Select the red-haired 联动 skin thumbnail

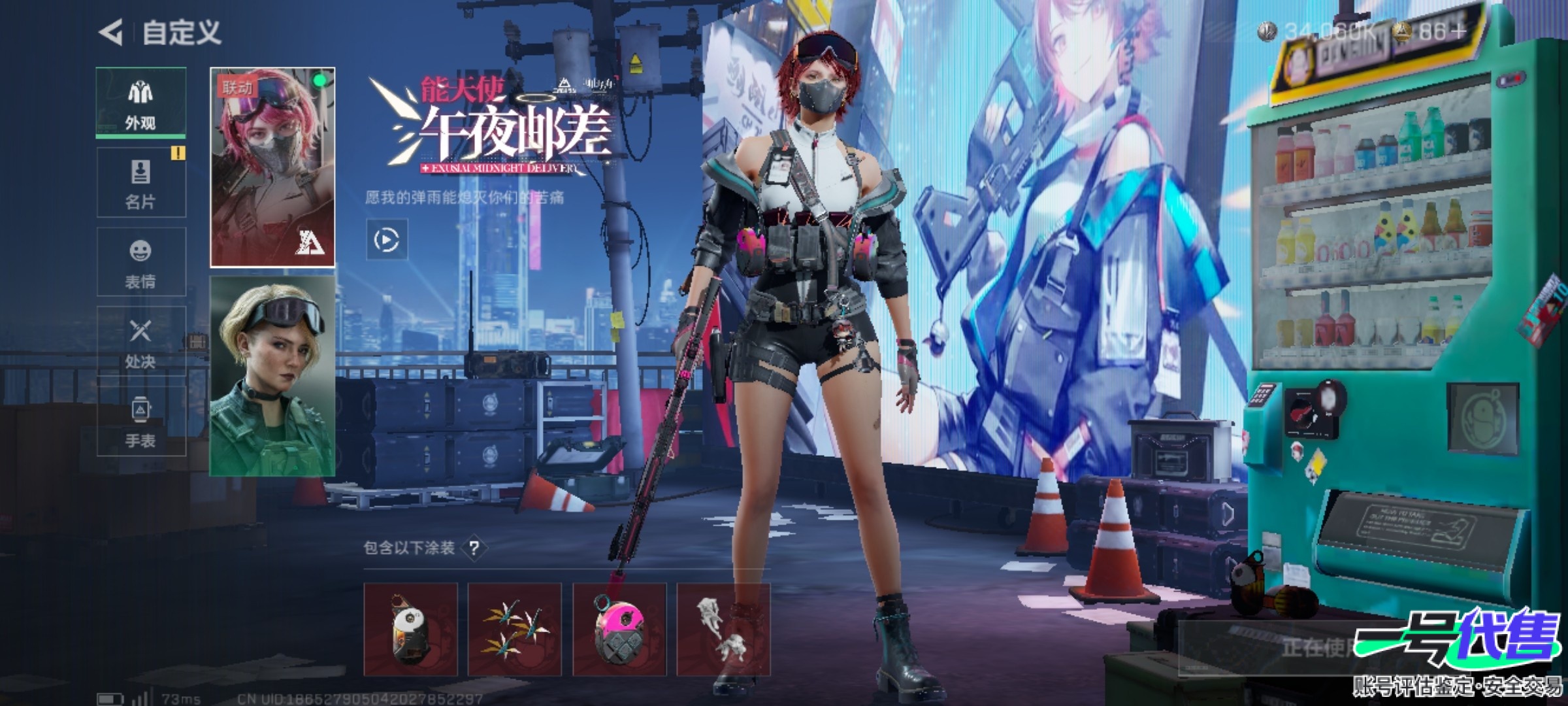(x=272, y=167)
